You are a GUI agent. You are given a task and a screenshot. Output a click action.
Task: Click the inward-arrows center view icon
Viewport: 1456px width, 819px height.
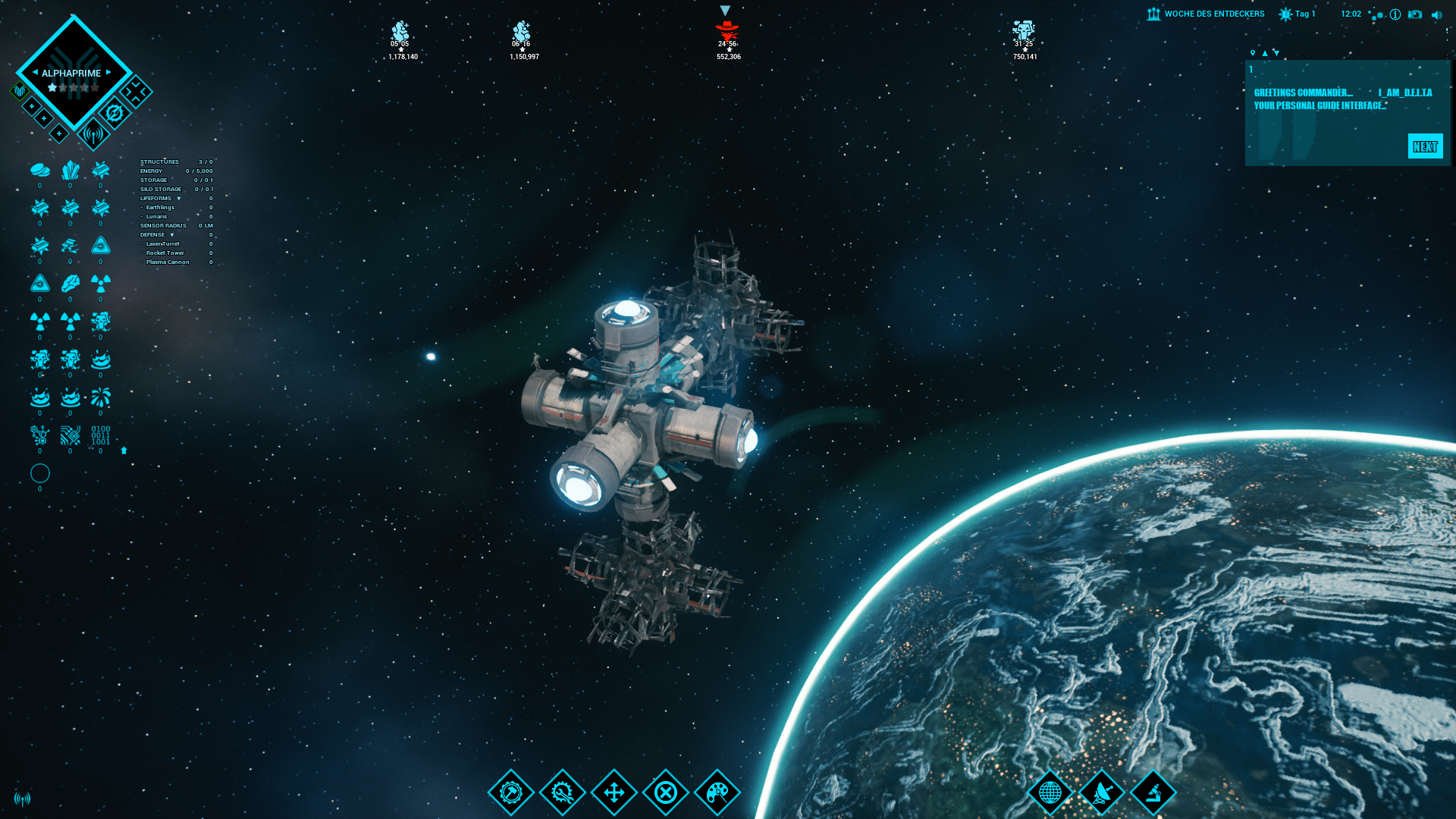click(136, 93)
